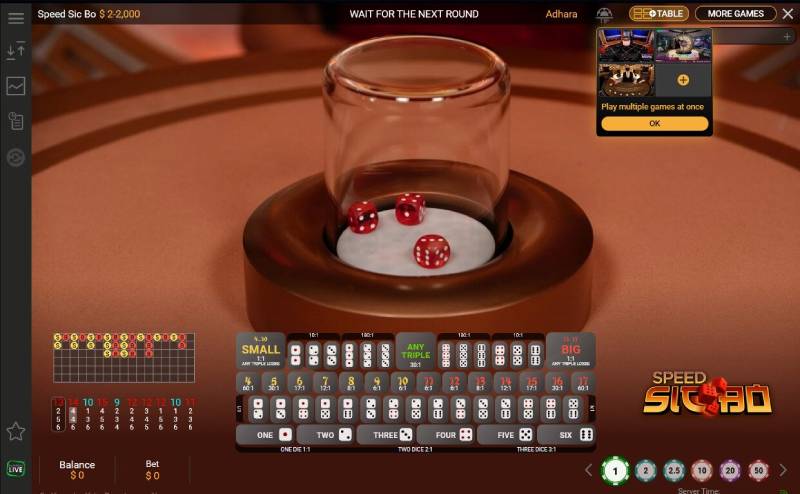Bet on the total of 10
Viewport: 800px width, 494px height.
coord(402,382)
